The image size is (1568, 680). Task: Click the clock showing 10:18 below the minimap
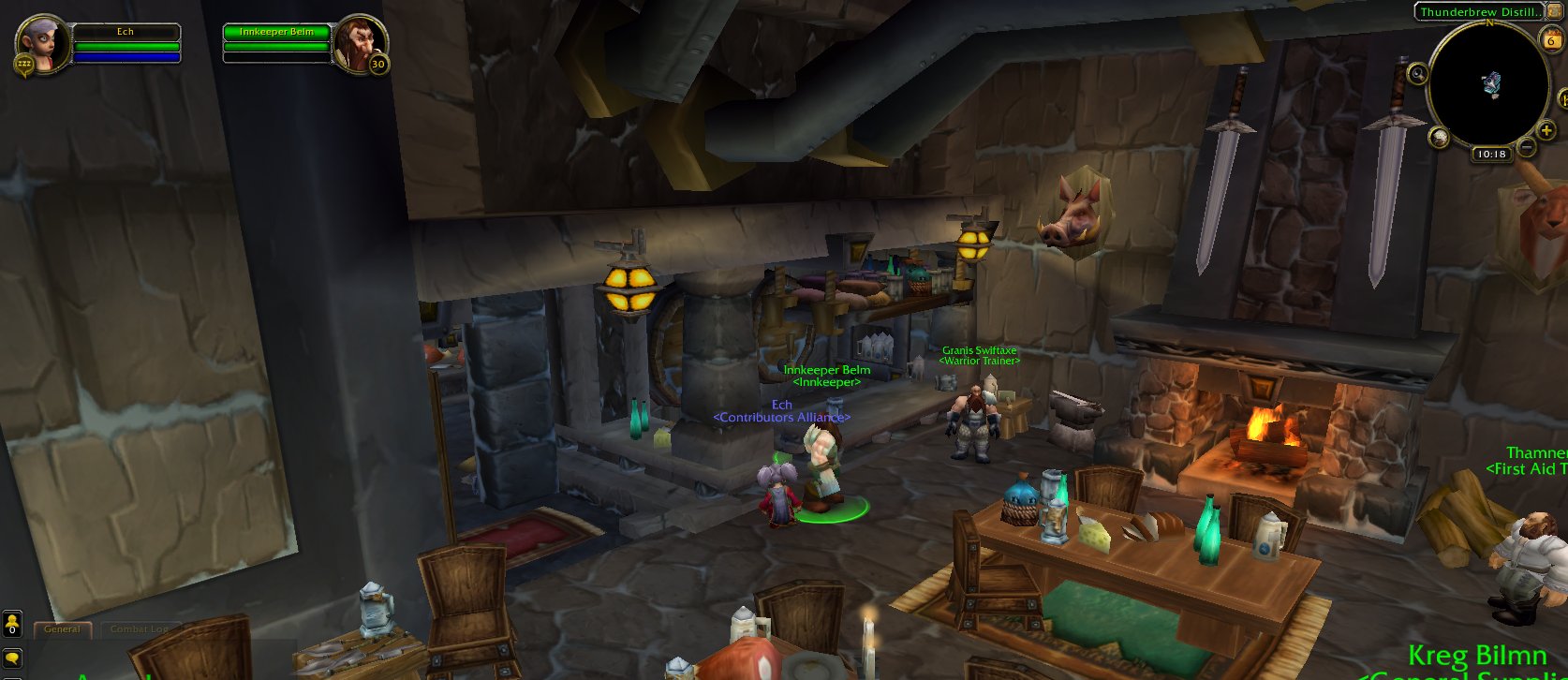[1491, 153]
